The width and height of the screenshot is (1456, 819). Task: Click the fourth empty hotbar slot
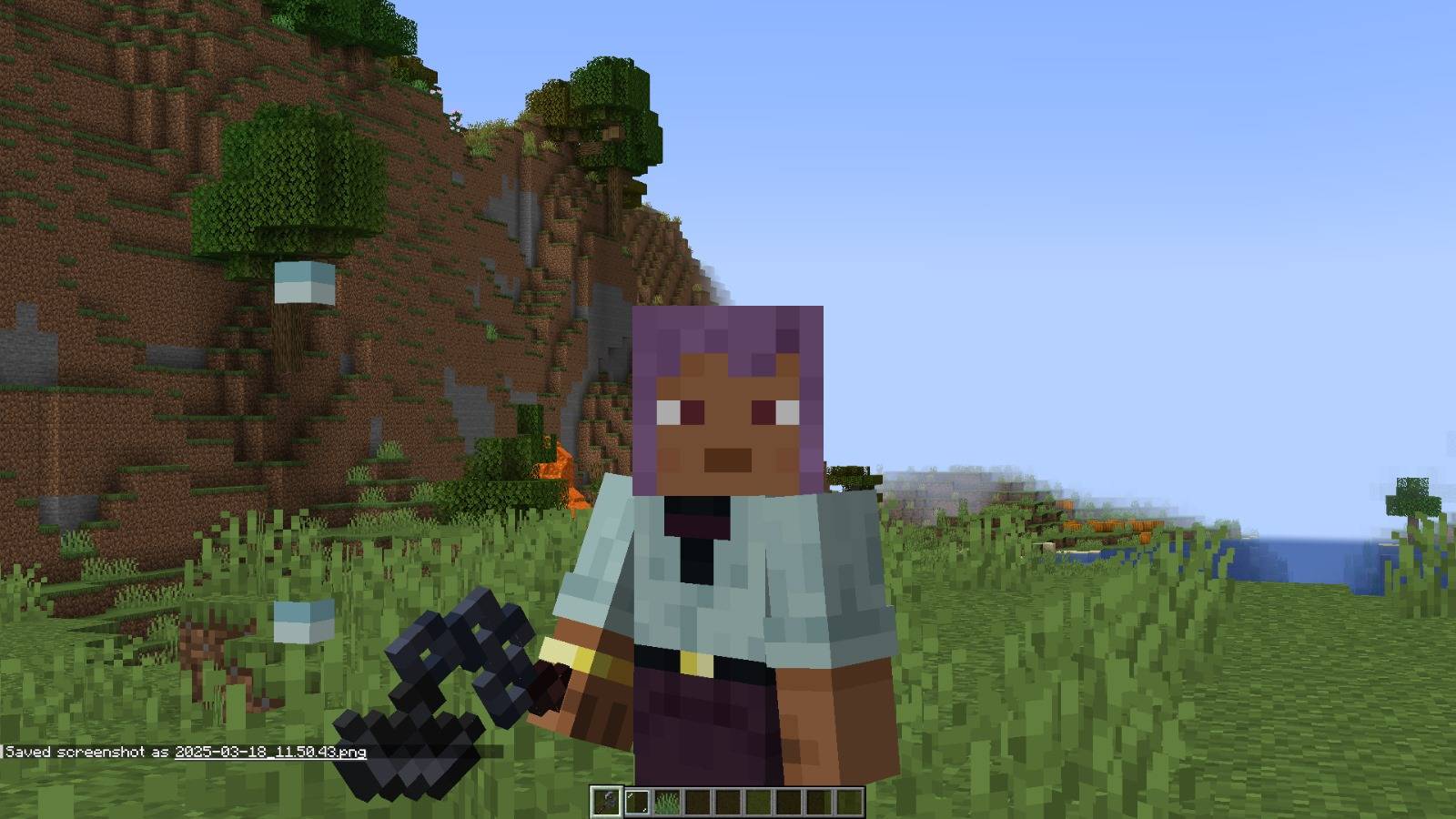697,801
